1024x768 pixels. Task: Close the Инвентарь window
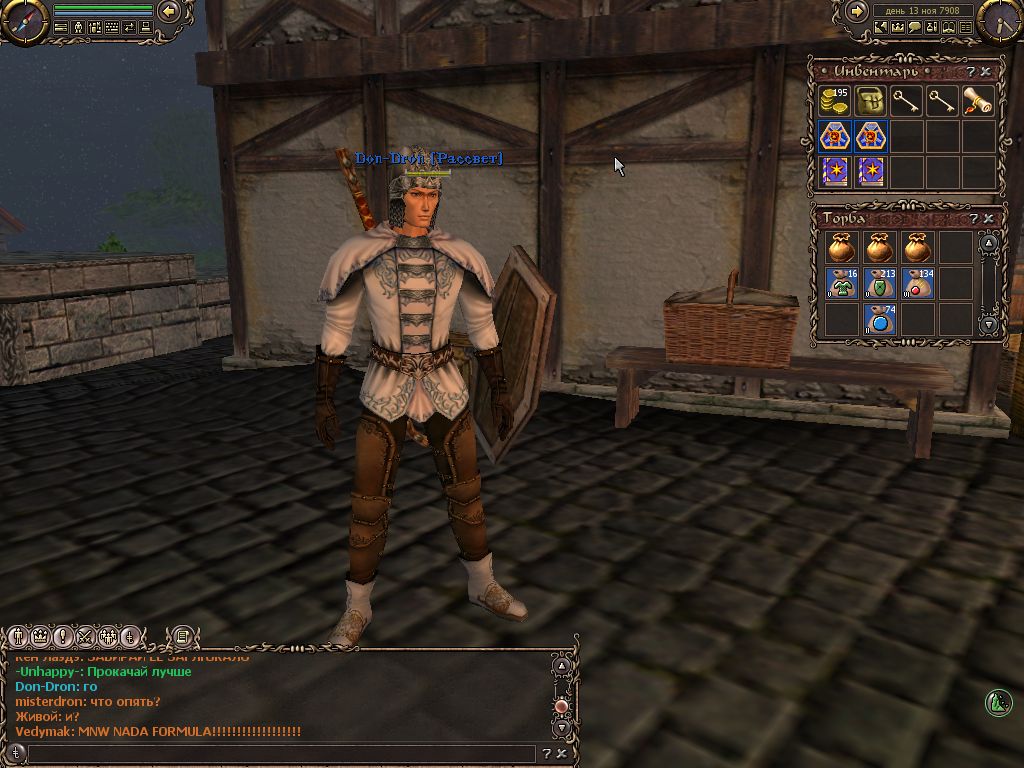click(x=987, y=72)
